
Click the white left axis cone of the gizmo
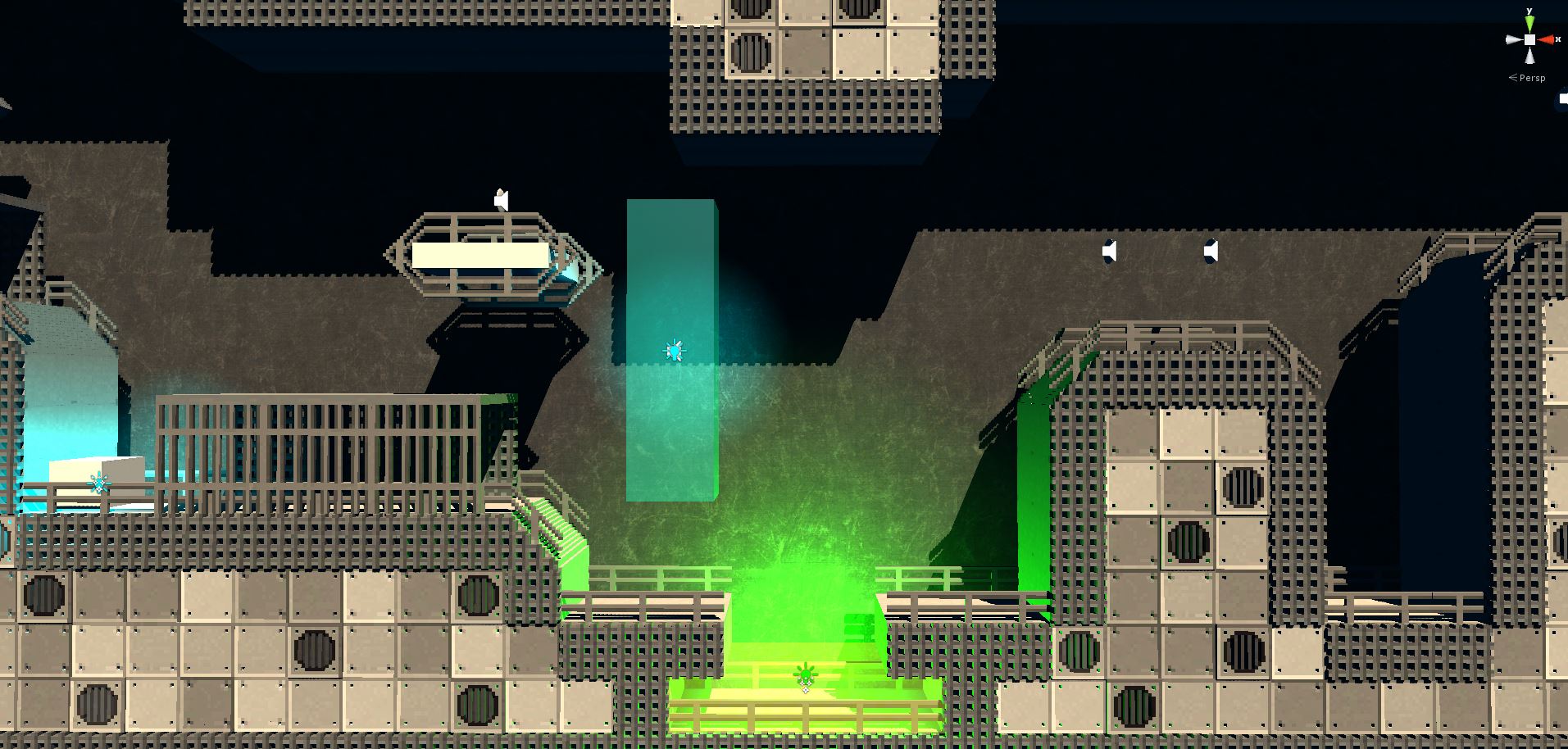point(1511,39)
